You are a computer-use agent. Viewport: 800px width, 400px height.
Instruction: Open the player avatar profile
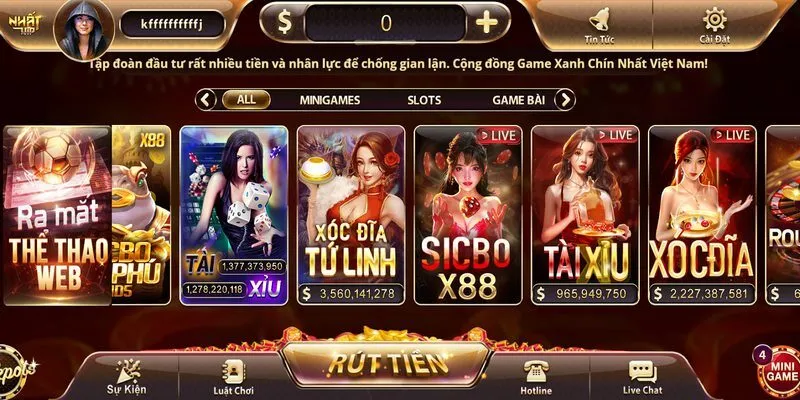[83, 27]
